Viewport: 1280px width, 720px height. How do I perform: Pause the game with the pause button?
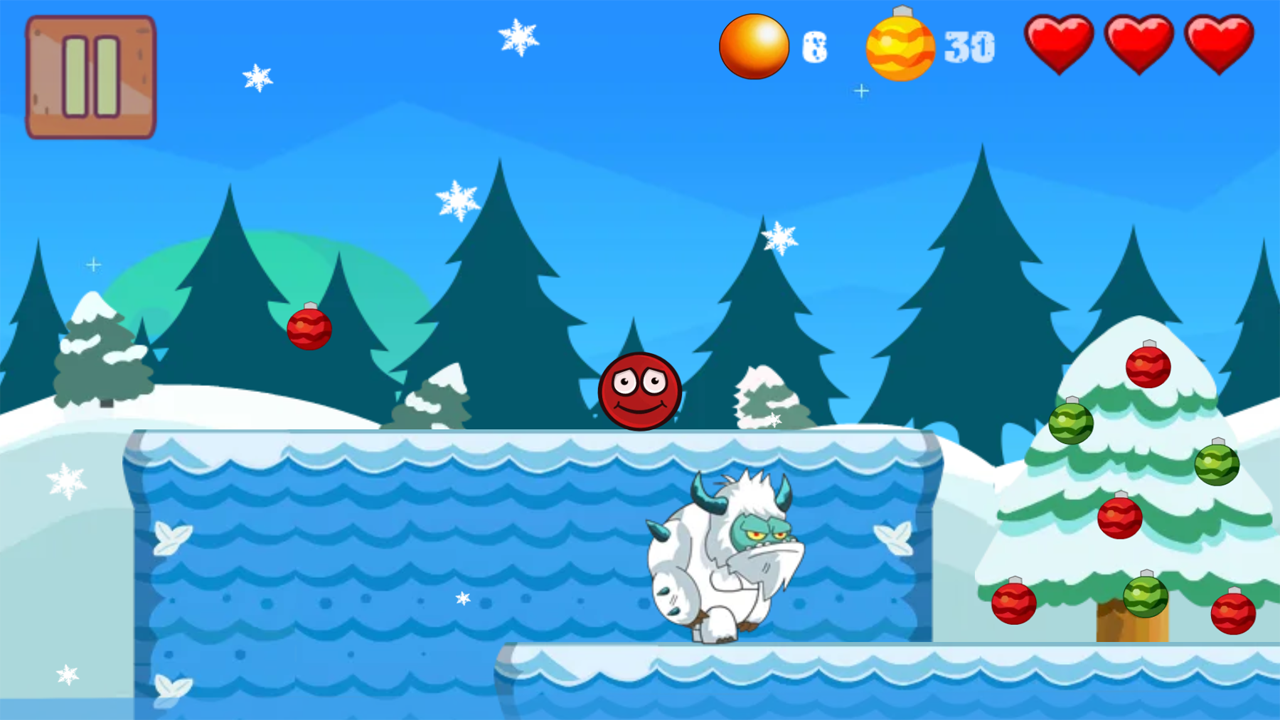coord(90,76)
